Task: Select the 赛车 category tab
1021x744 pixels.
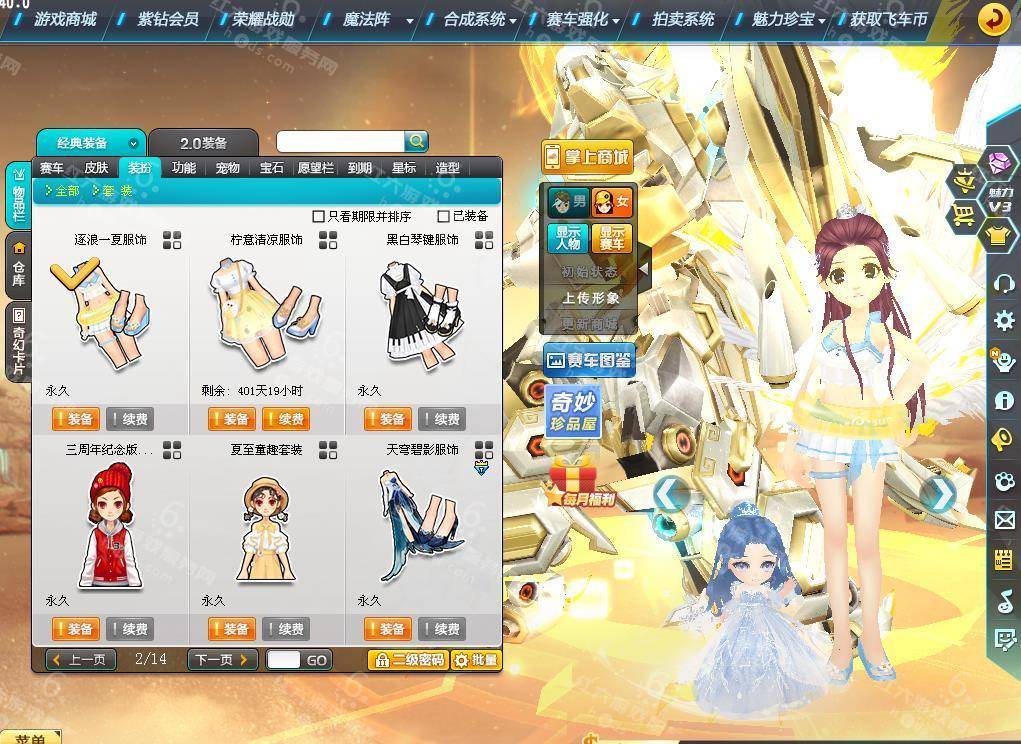Action: [52, 168]
